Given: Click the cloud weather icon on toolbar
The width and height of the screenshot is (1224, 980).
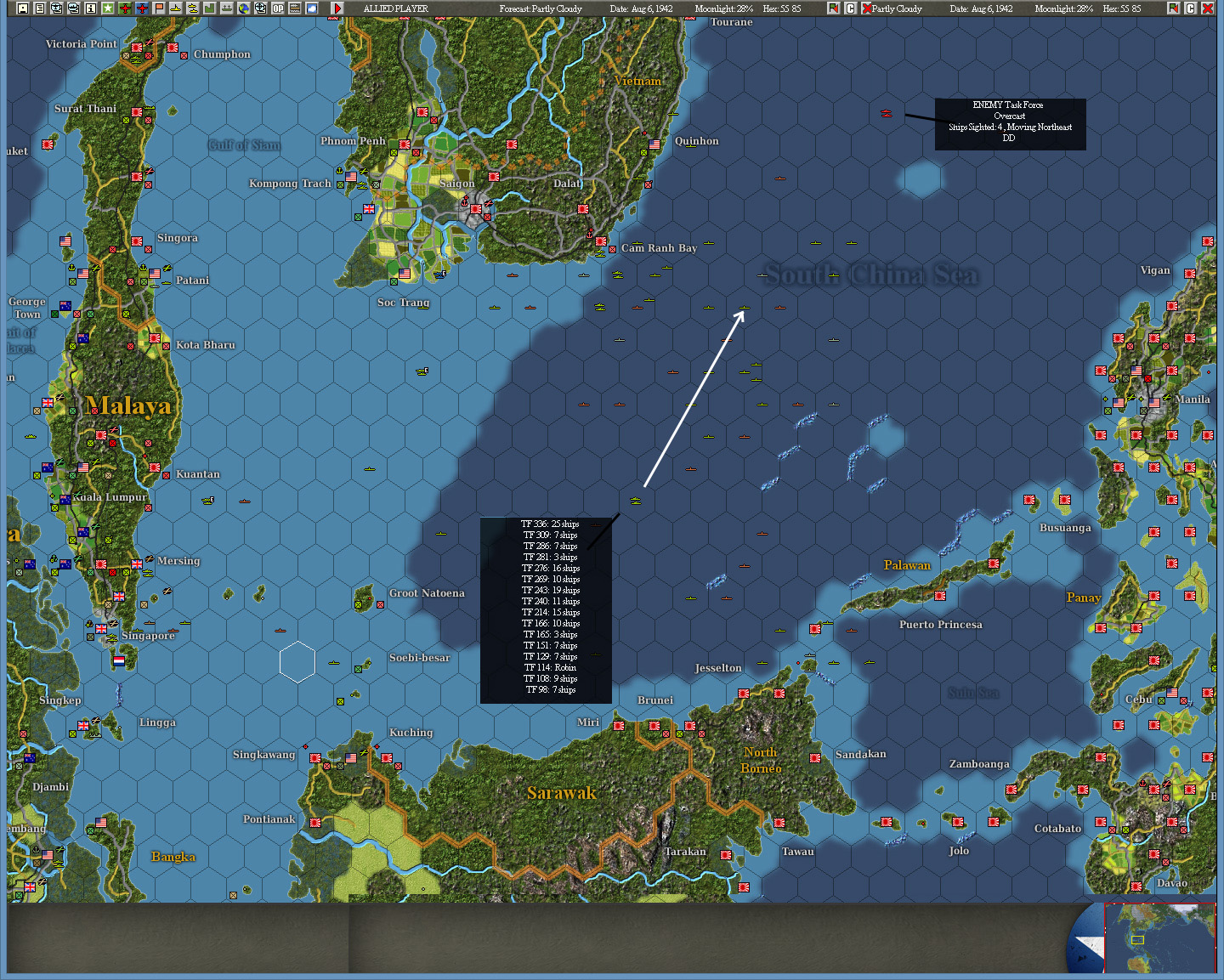Looking at the screenshot, I should (x=312, y=8).
